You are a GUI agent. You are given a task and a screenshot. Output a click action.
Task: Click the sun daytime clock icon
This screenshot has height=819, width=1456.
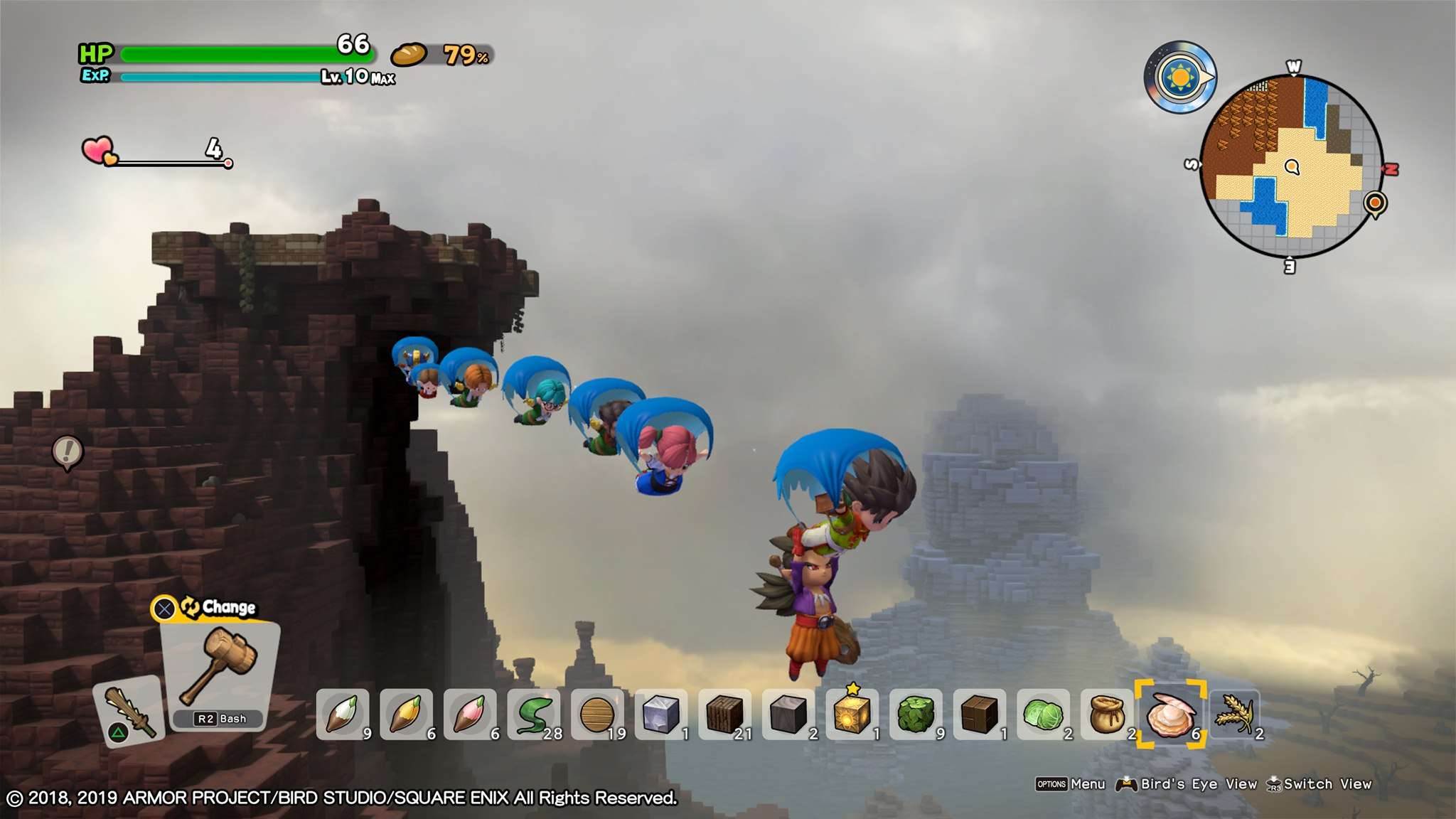(x=1179, y=77)
